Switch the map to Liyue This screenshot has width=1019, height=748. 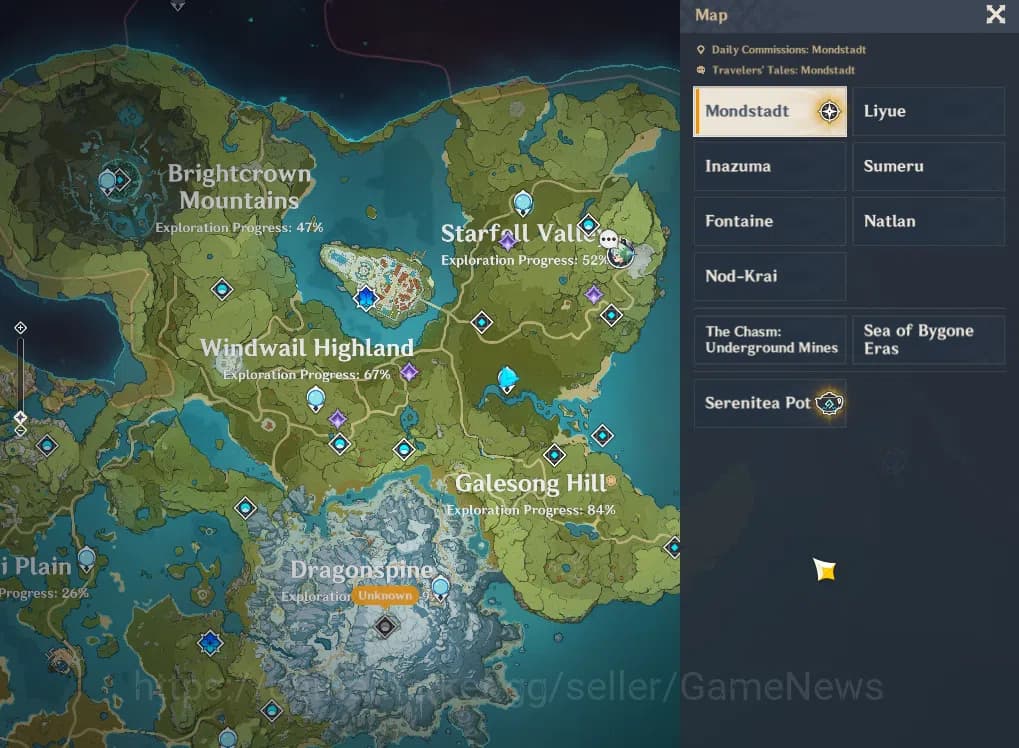coord(928,111)
